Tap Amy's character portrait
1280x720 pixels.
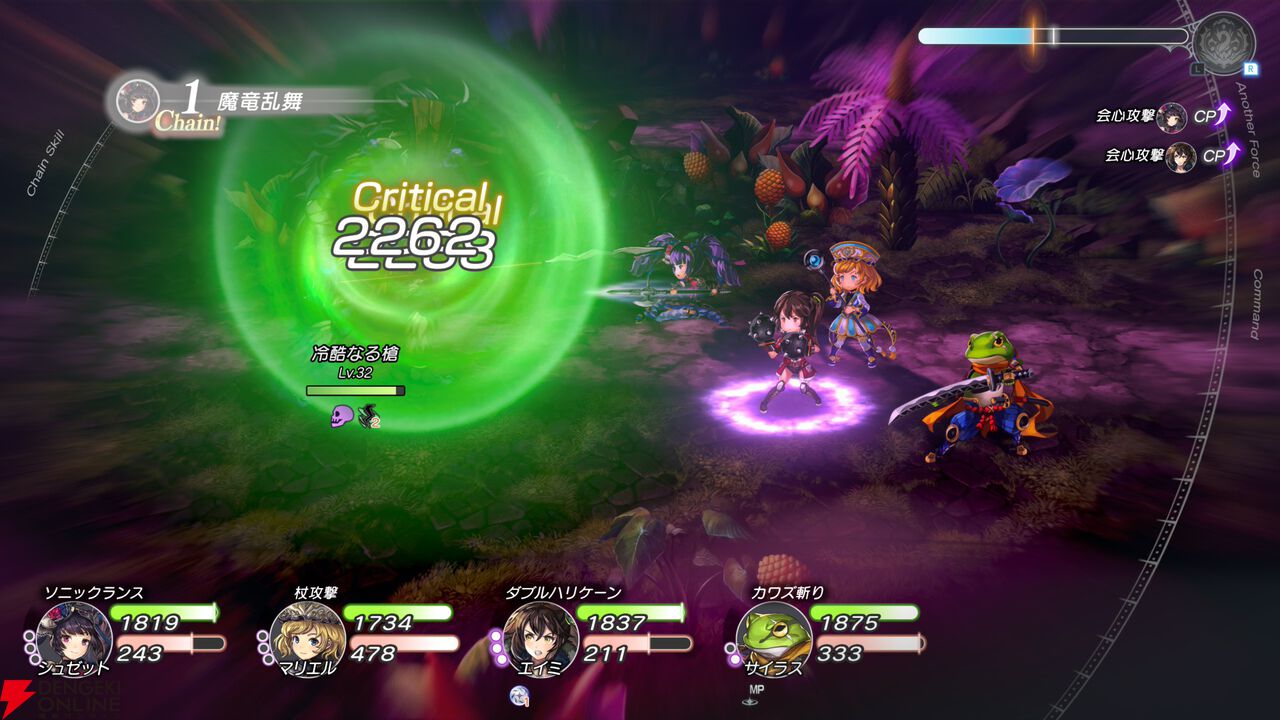(x=540, y=636)
